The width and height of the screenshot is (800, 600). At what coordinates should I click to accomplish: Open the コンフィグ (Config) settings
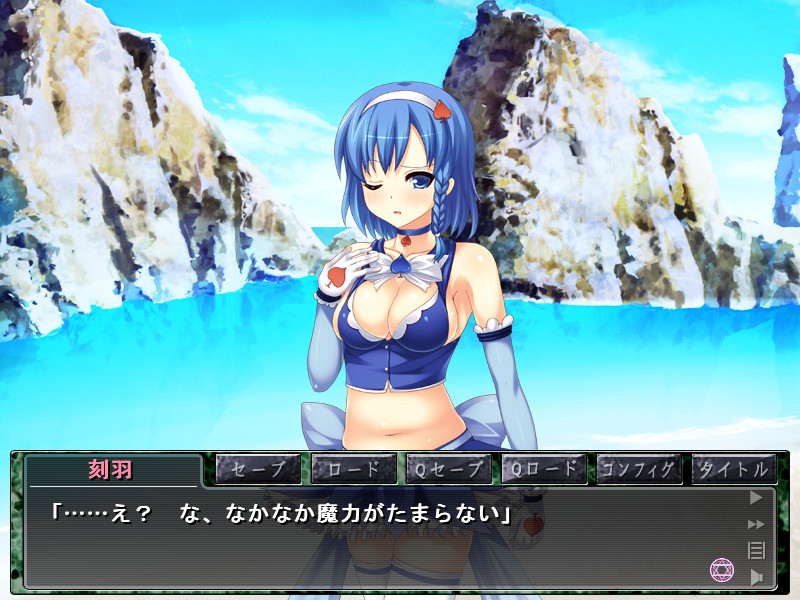point(639,468)
